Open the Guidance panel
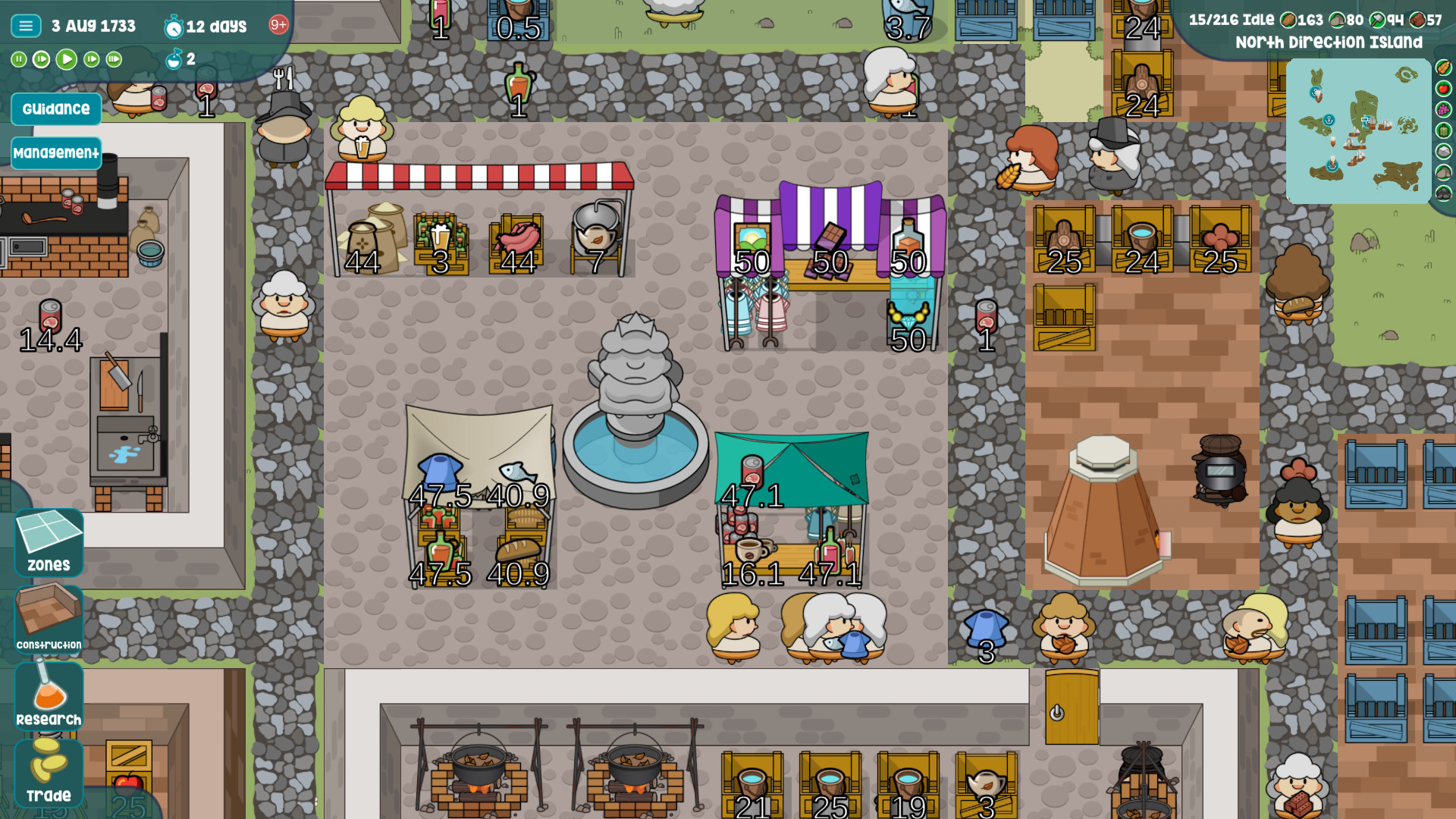The height and width of the screenshot is (819, 1456). [55, 108]
